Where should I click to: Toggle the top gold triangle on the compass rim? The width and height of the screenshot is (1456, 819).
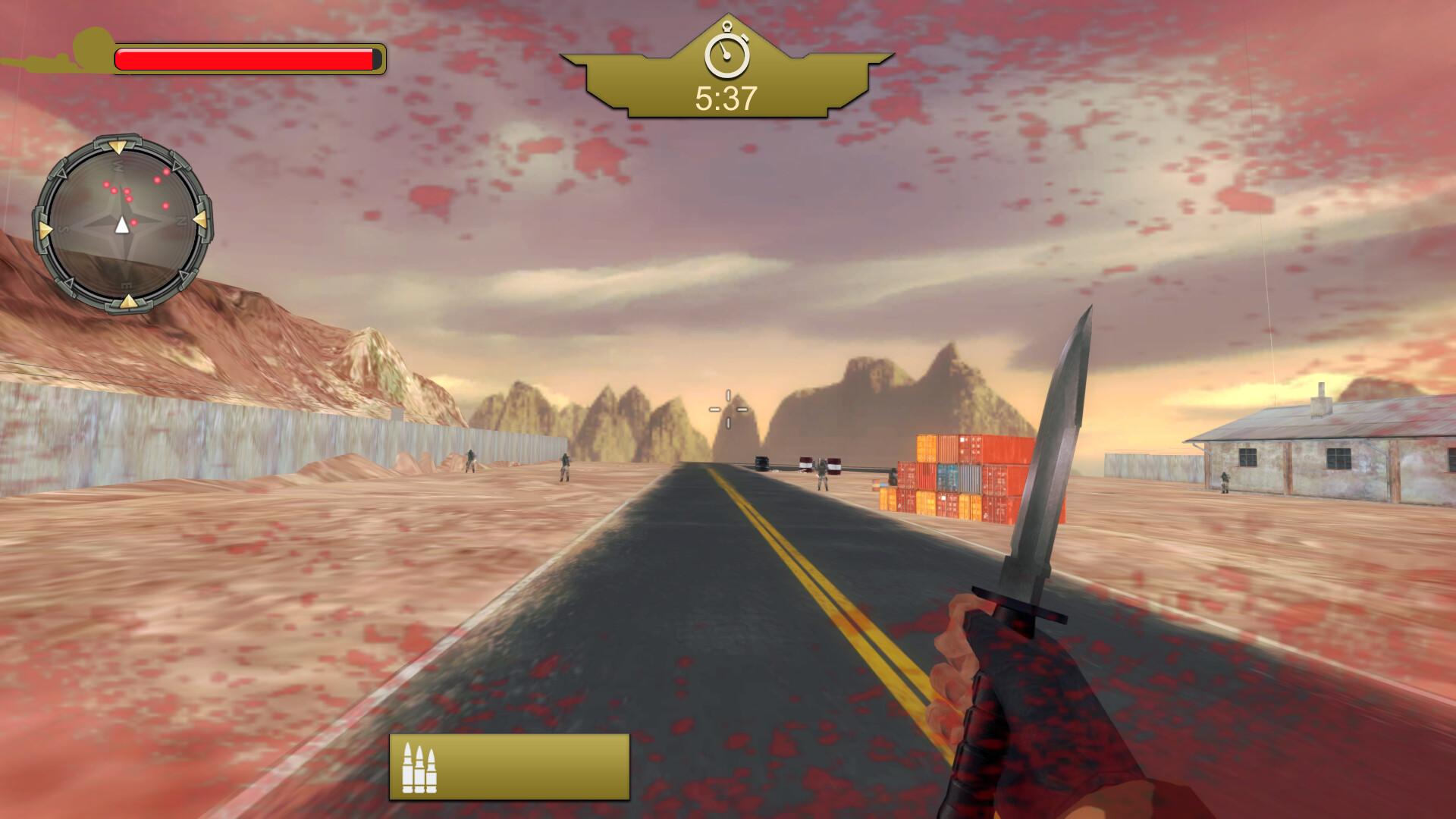119,146
